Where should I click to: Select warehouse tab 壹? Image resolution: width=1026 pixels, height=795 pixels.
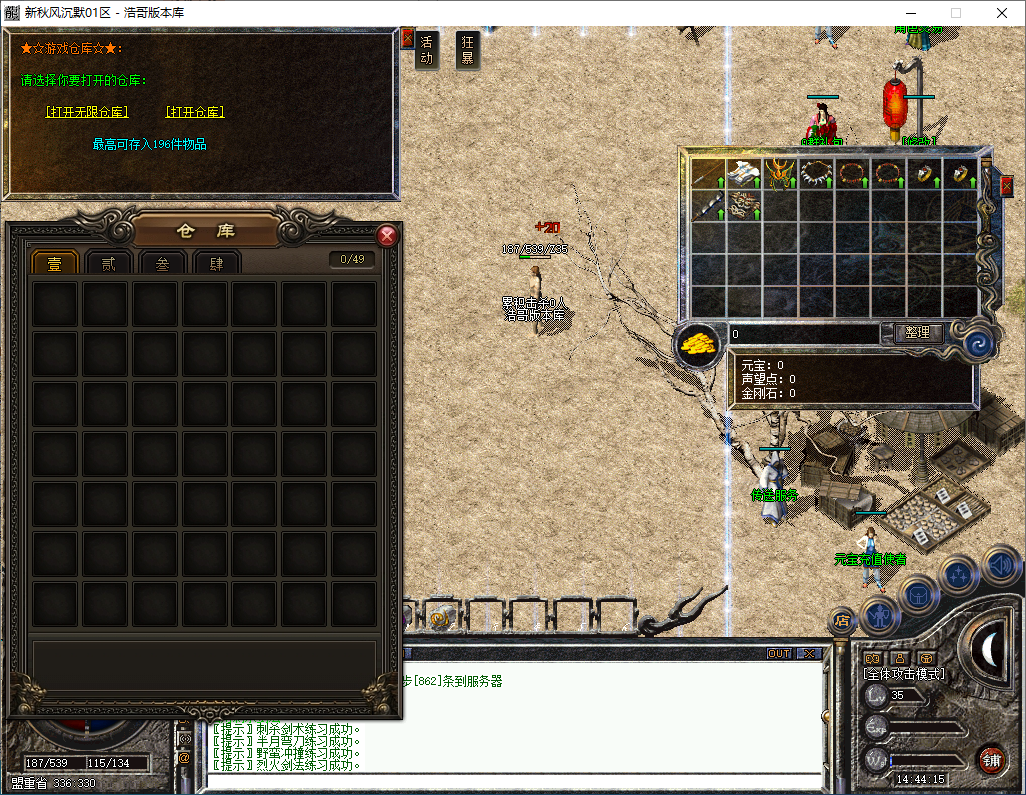pyautogui.click(x=54, y=263)
